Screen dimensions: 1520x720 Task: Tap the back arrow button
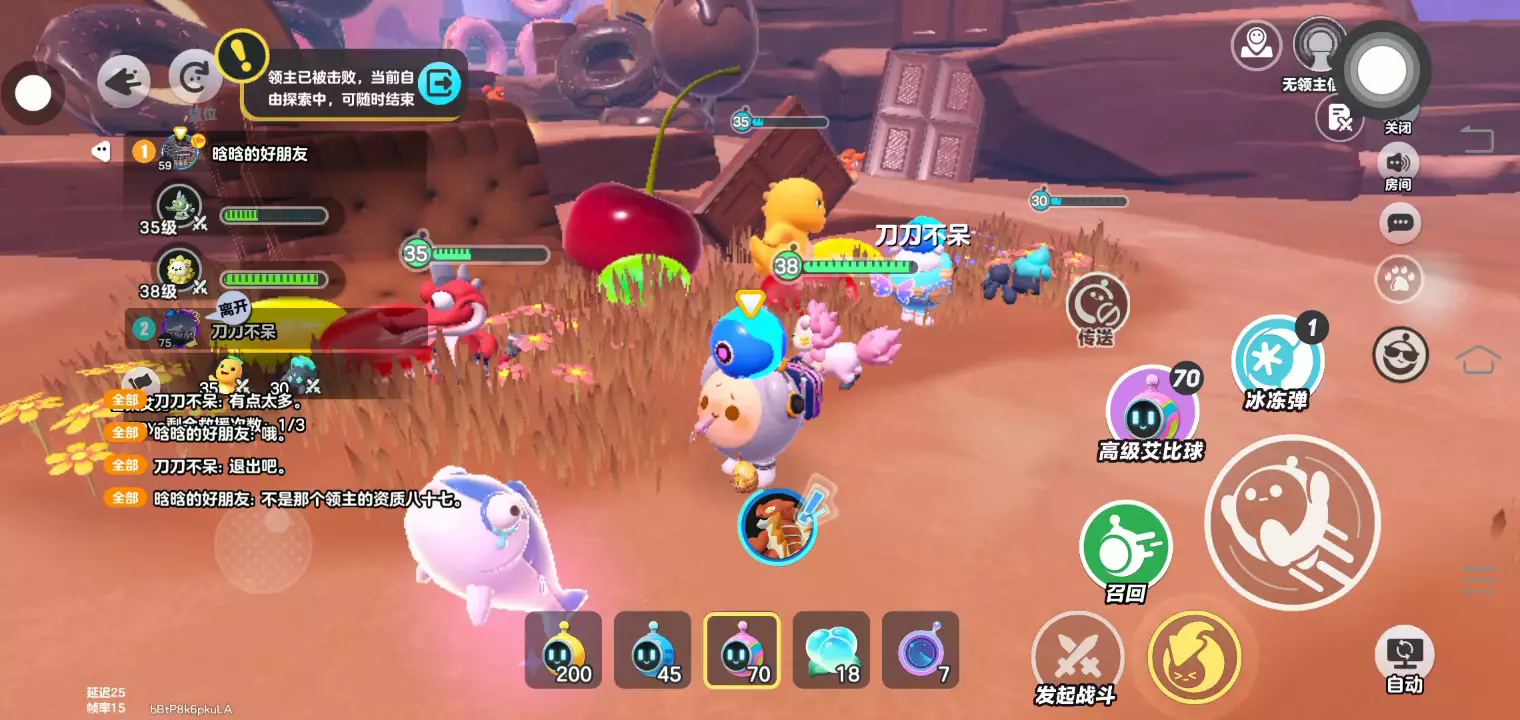[124, 81]
